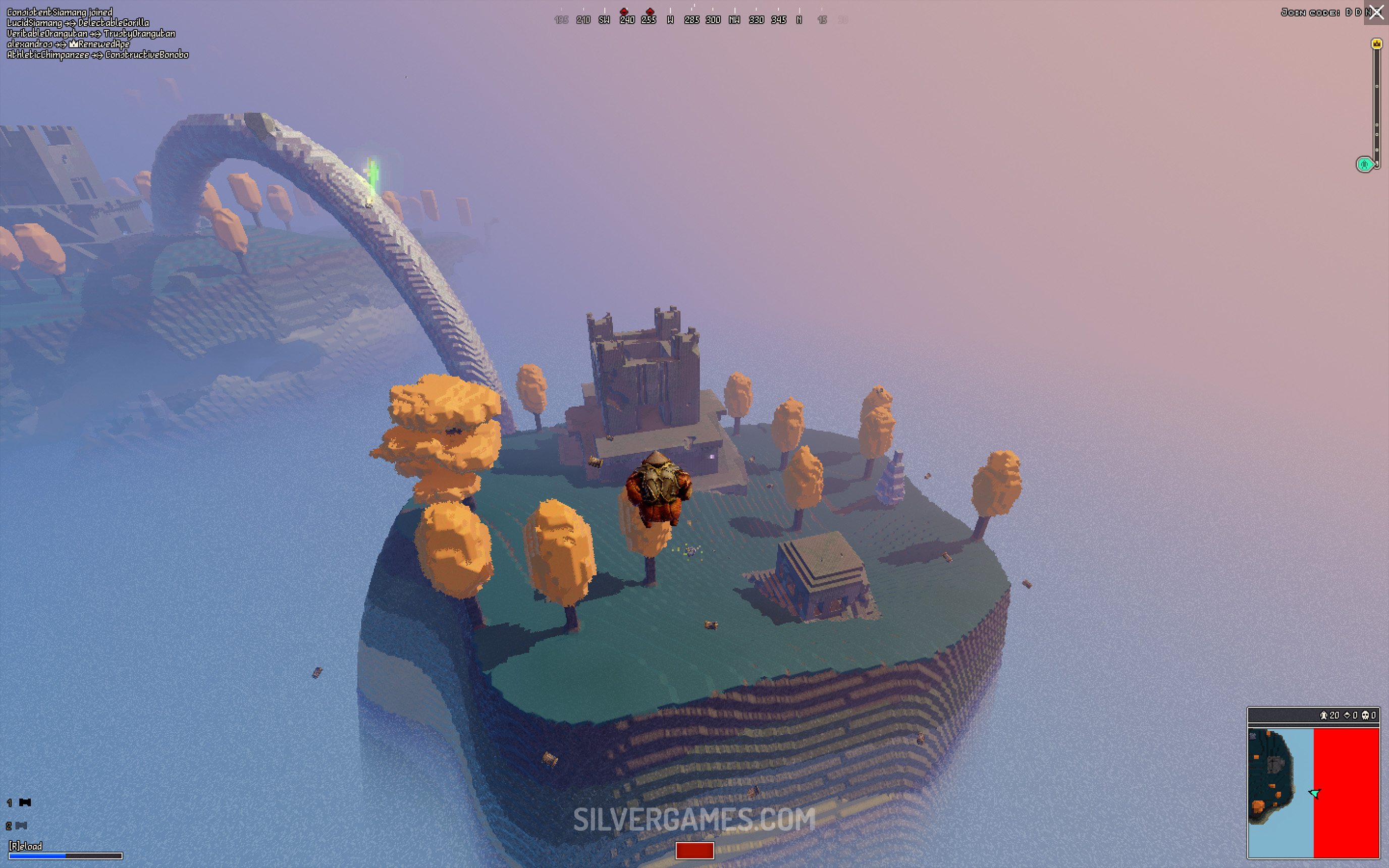This screenshot has height=868, width=1389.
Task: Click the compass heading strip
Action: (693, 18)
